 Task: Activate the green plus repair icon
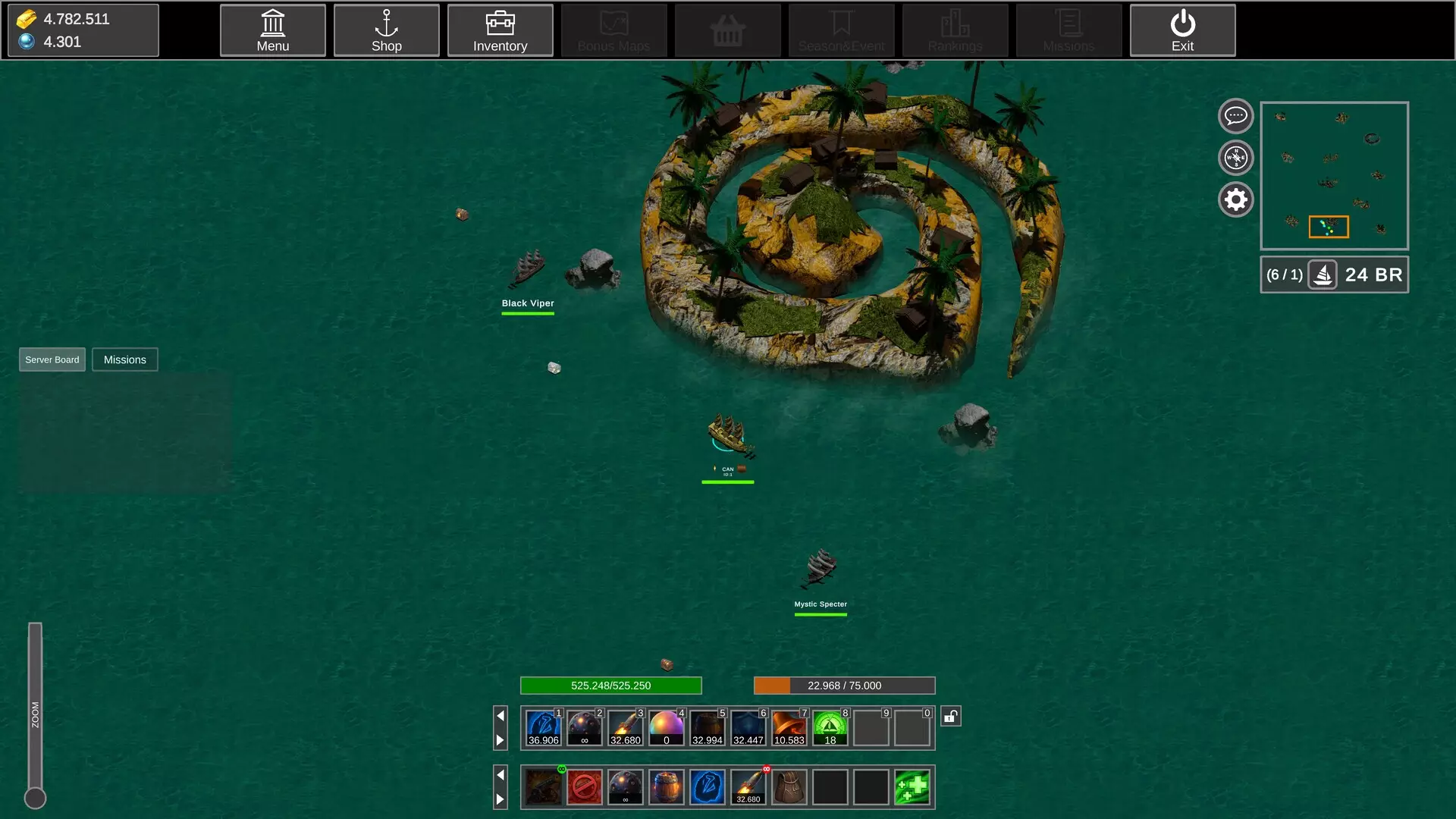[912, 787]
